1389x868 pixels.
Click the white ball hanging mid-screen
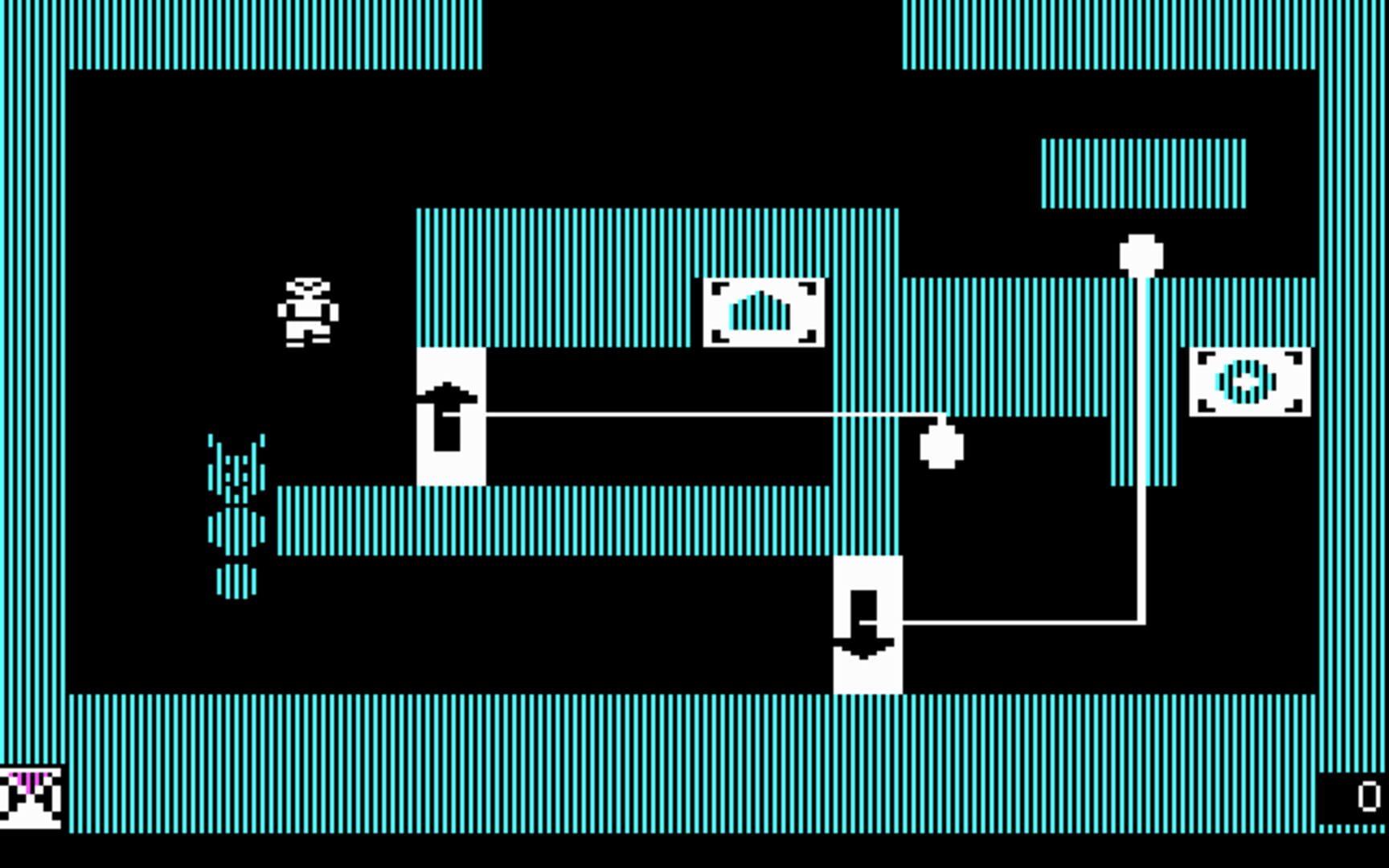point(942,446)
